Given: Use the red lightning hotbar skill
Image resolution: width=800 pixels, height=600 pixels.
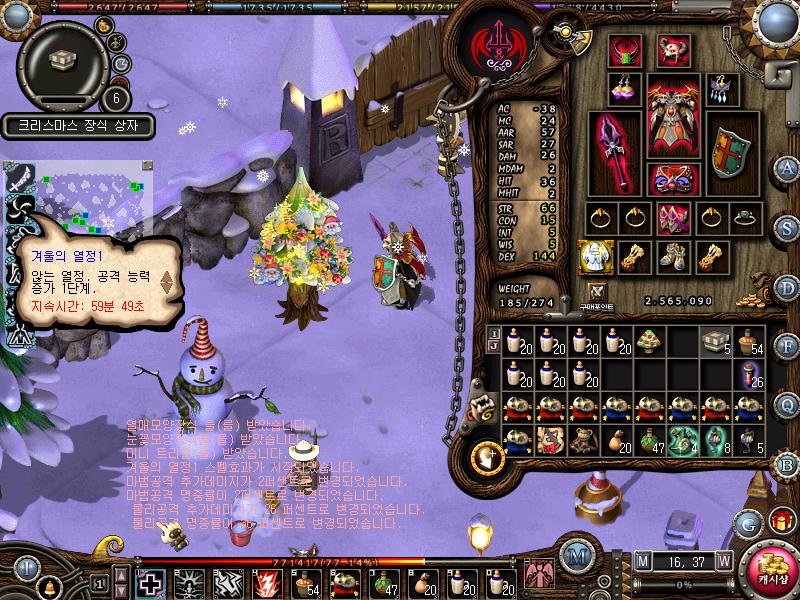Looking at the screenshot, I should click(x=266, y=582).
